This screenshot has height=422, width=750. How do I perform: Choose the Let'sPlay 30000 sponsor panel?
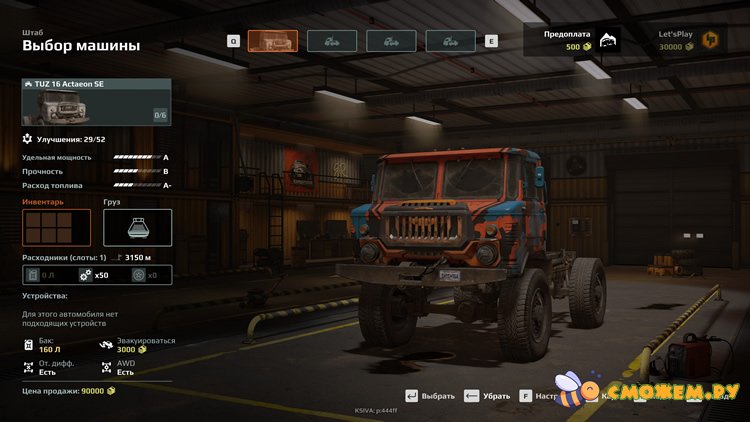[x=688, y=40]
